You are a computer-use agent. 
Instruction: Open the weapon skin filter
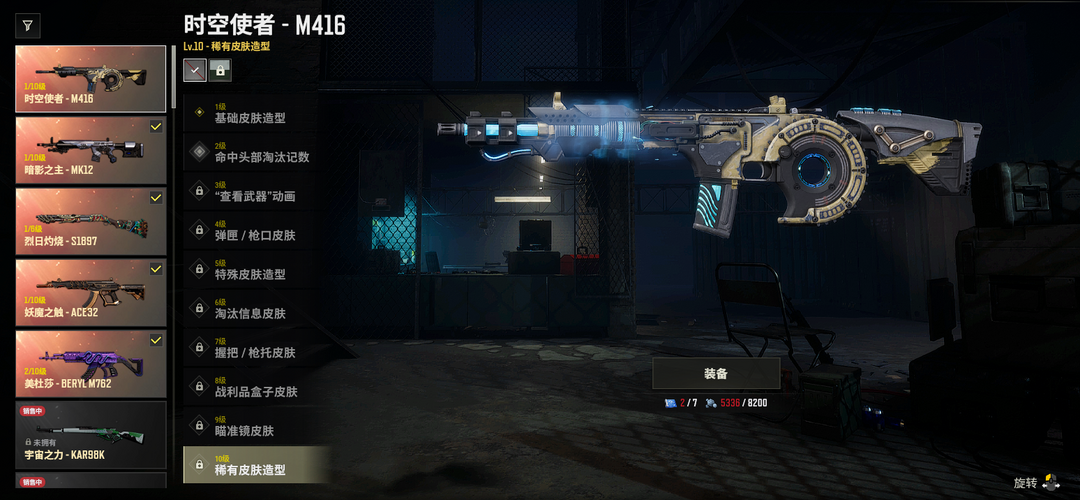coord(27,25)
